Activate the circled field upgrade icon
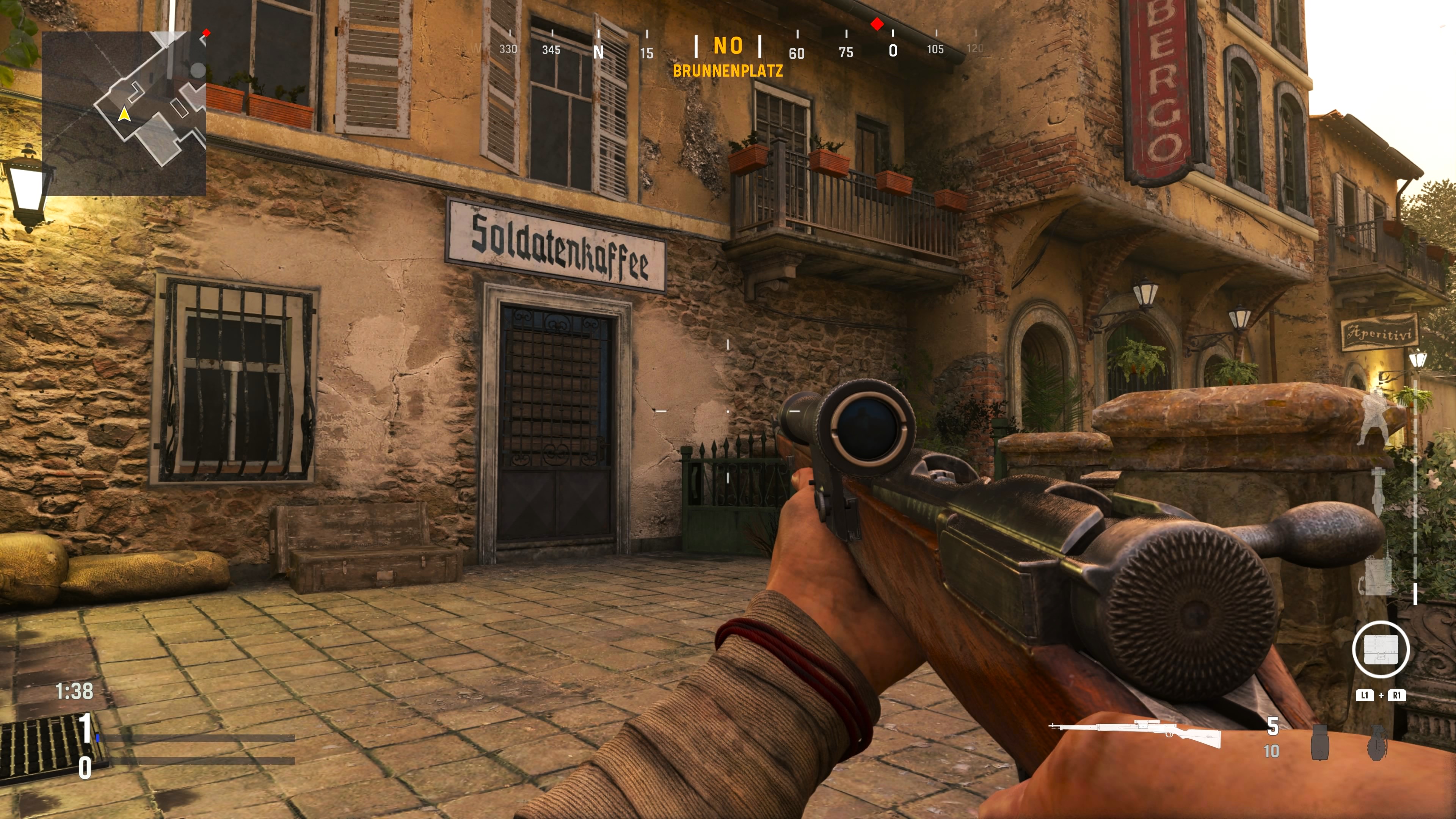Viewport: 1456px width, 819px height. pyautogui.click(x=1381, y=649)
